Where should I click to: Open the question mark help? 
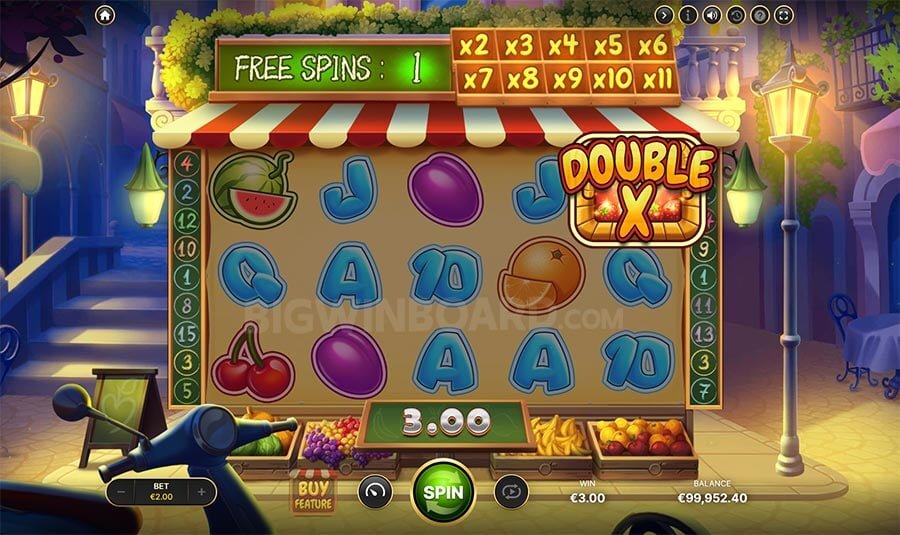(x=760, y=15)
